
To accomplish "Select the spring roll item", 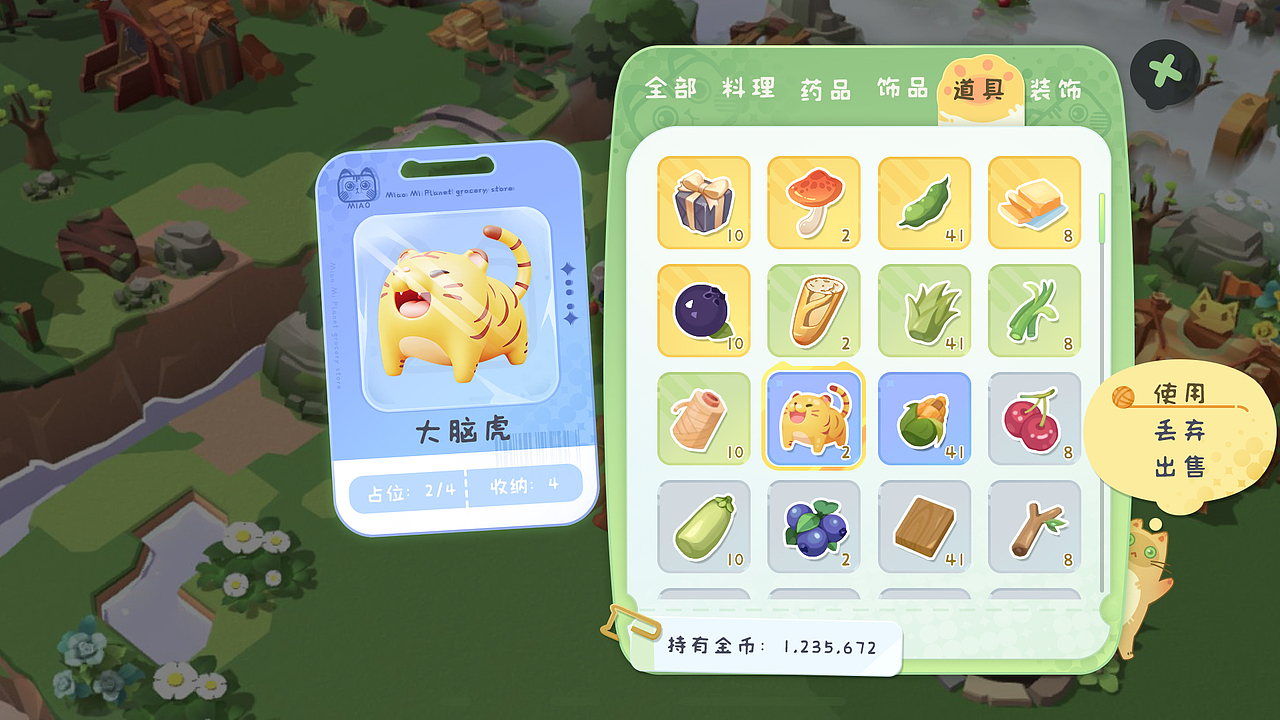I will pos(813,312).
